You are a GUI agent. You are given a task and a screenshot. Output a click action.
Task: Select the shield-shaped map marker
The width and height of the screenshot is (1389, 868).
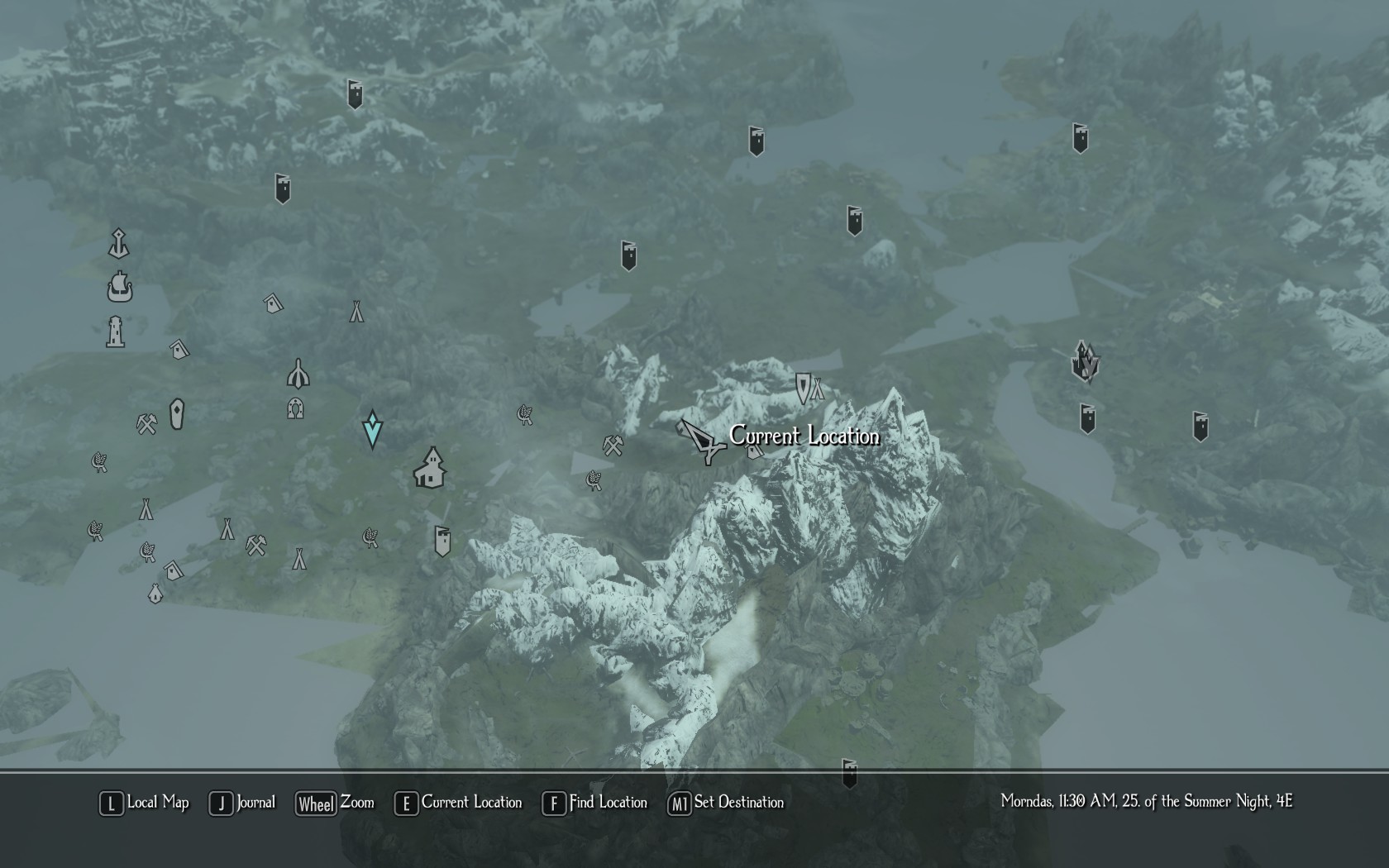[x=802, y=387]
